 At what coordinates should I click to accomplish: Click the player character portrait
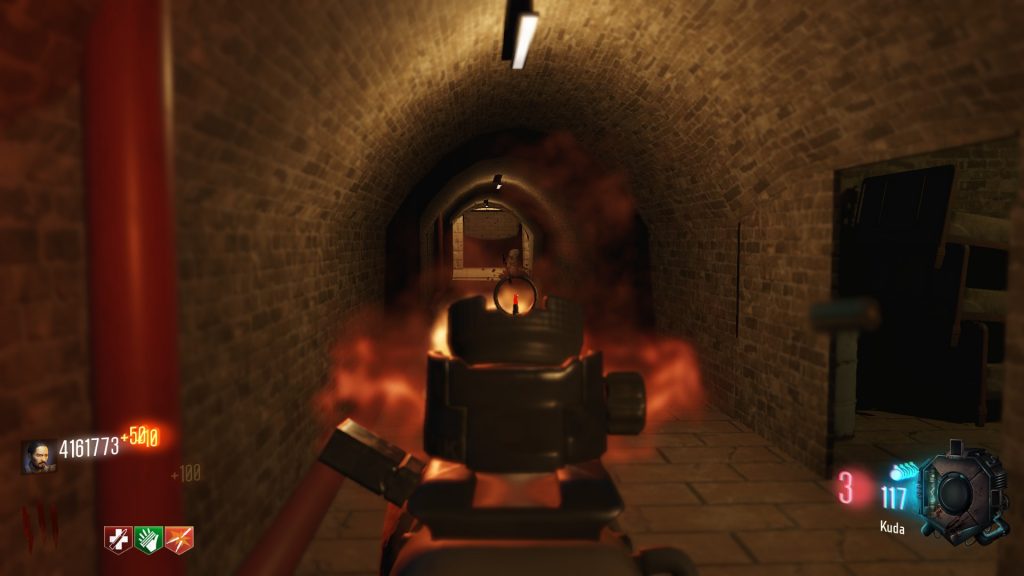tap(38, 456)
